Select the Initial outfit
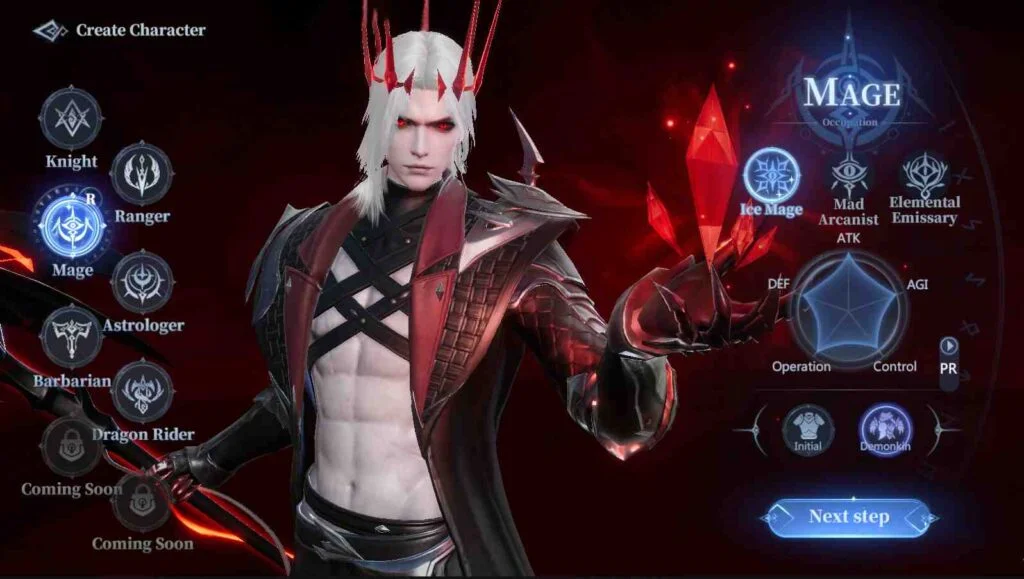Viewport: 1024px width, 579px height. point(809,429)
